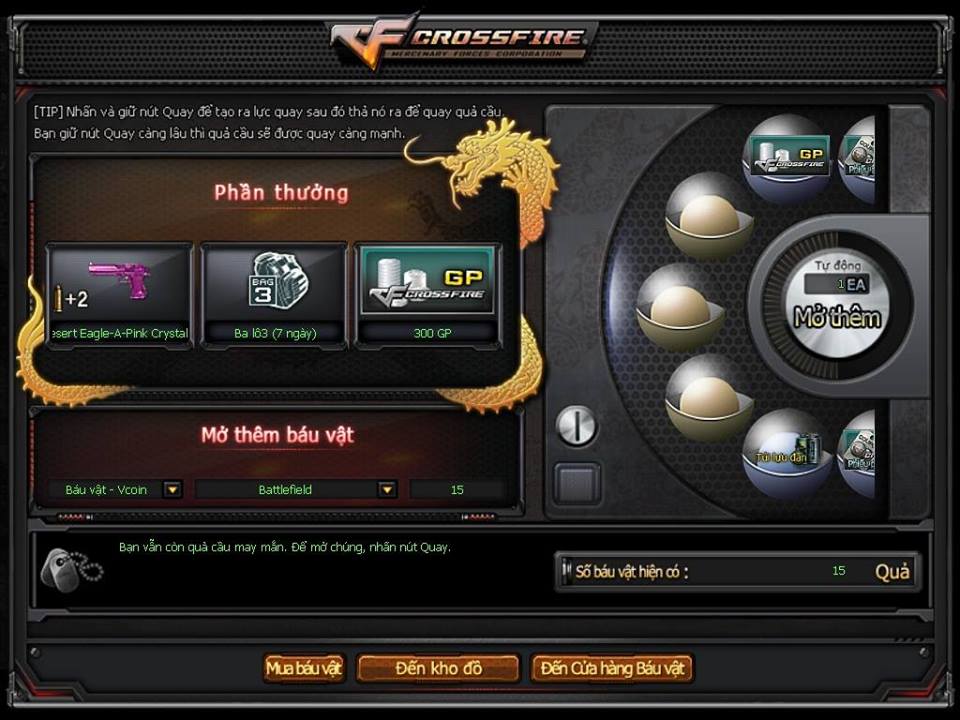Click the round silver knob button
Viewport: 960px width, 720px height.
point(576,426)
